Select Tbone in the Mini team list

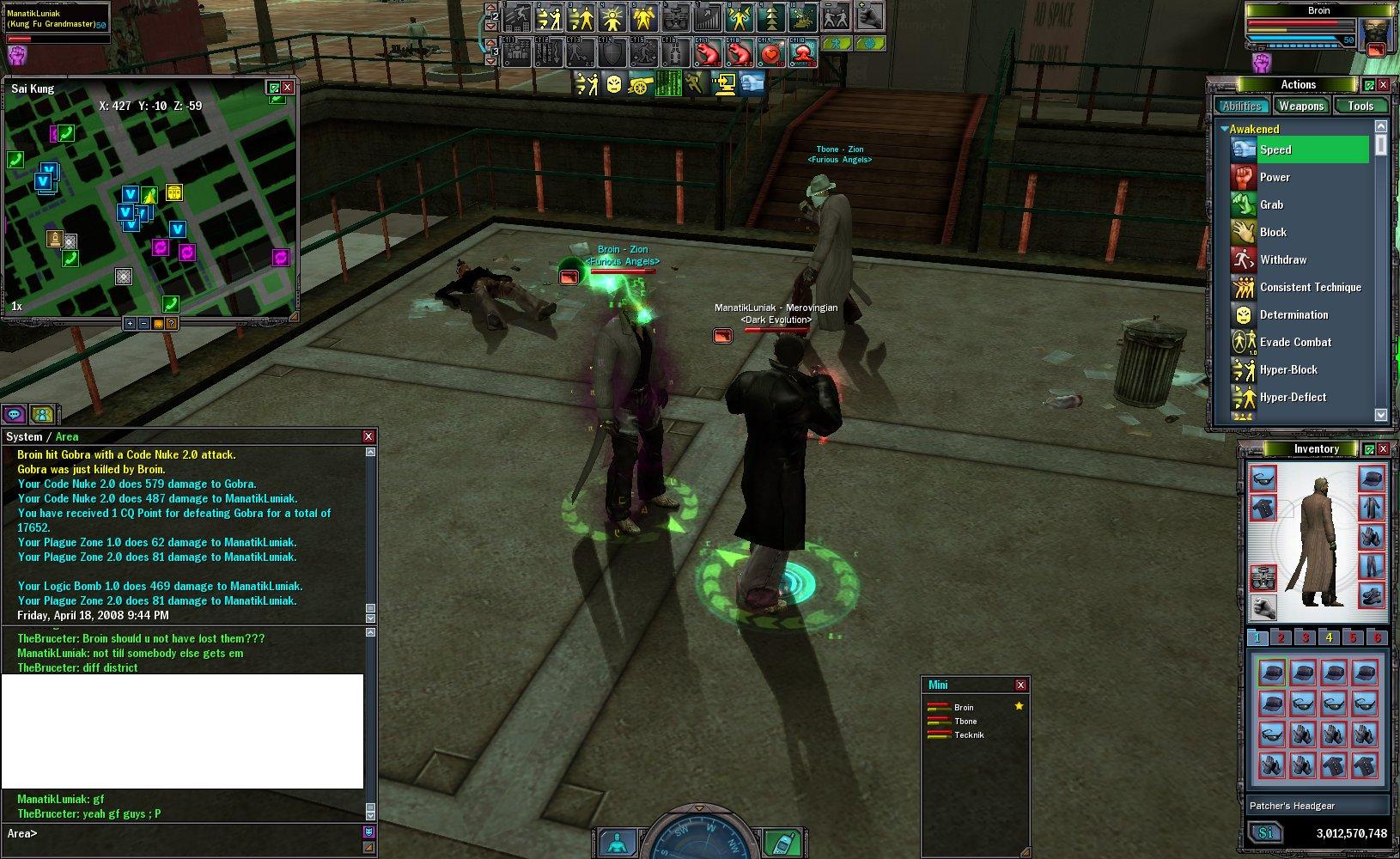(965, 722)
